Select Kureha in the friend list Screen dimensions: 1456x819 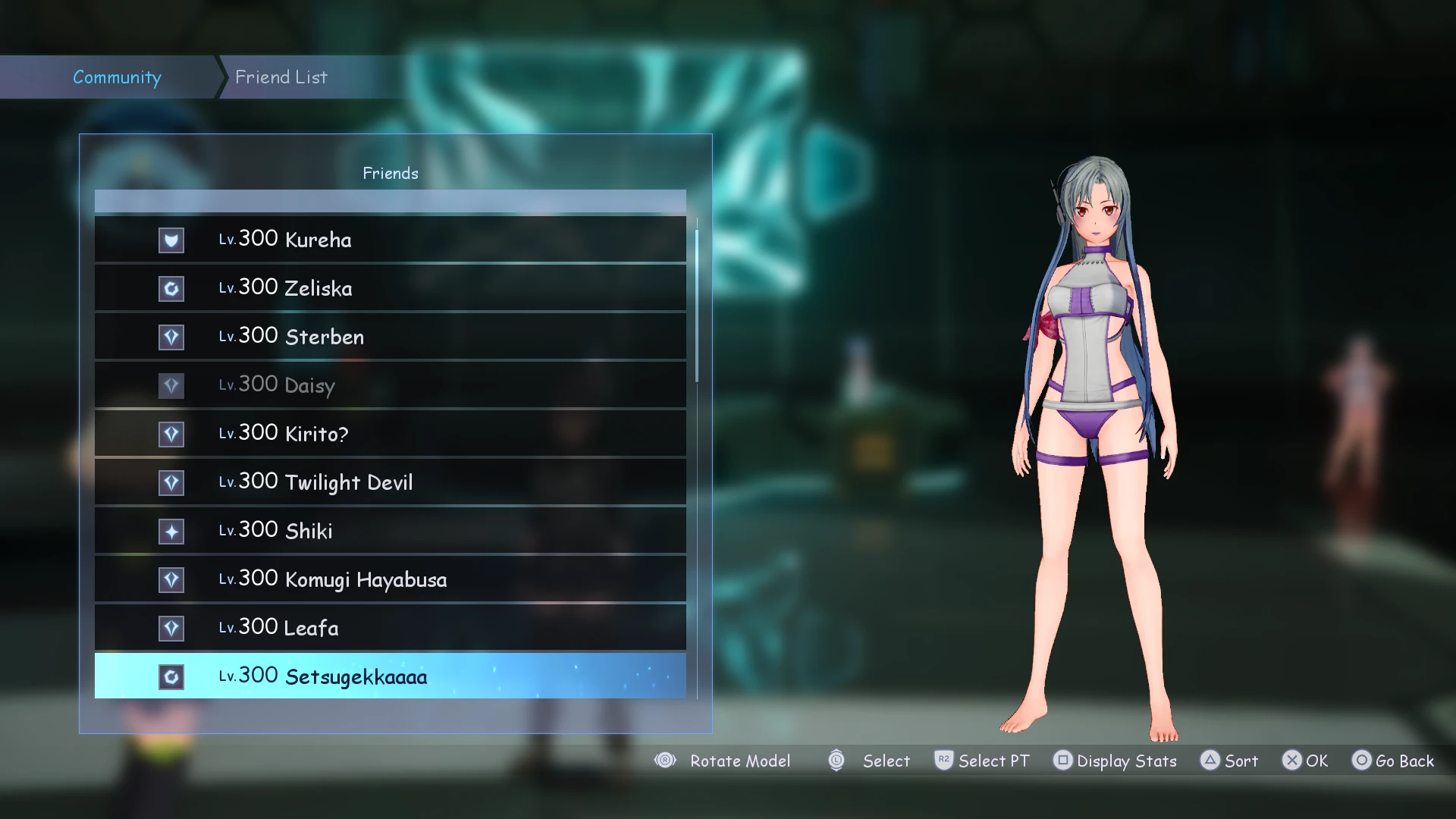pyautogui.click(x=390, y=240)
